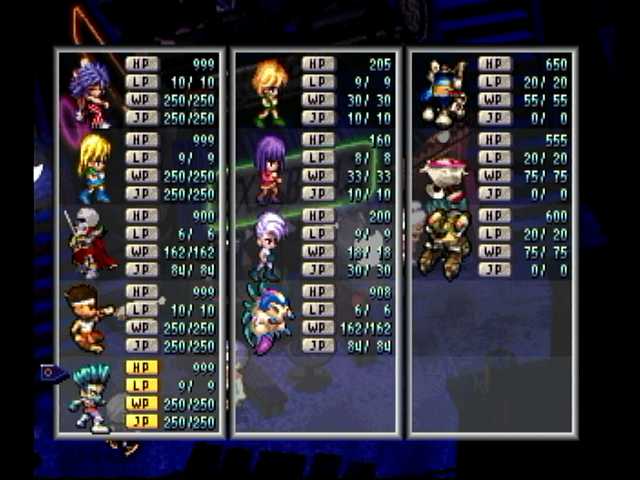
Task: Choose the orange-haired character in green
Action: tap(268, 91)
